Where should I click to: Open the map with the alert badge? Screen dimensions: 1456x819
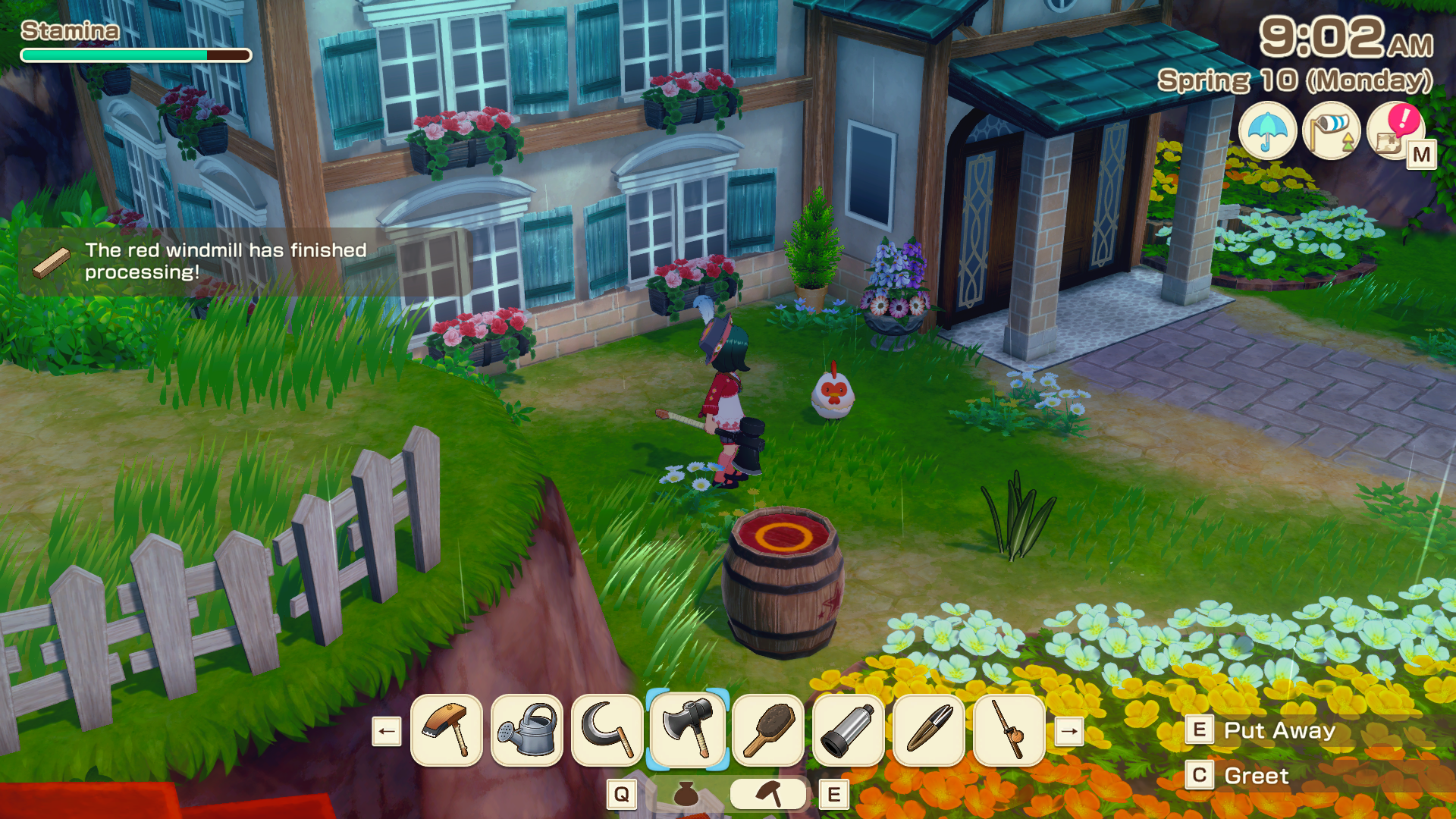[x=1395, y=131]
